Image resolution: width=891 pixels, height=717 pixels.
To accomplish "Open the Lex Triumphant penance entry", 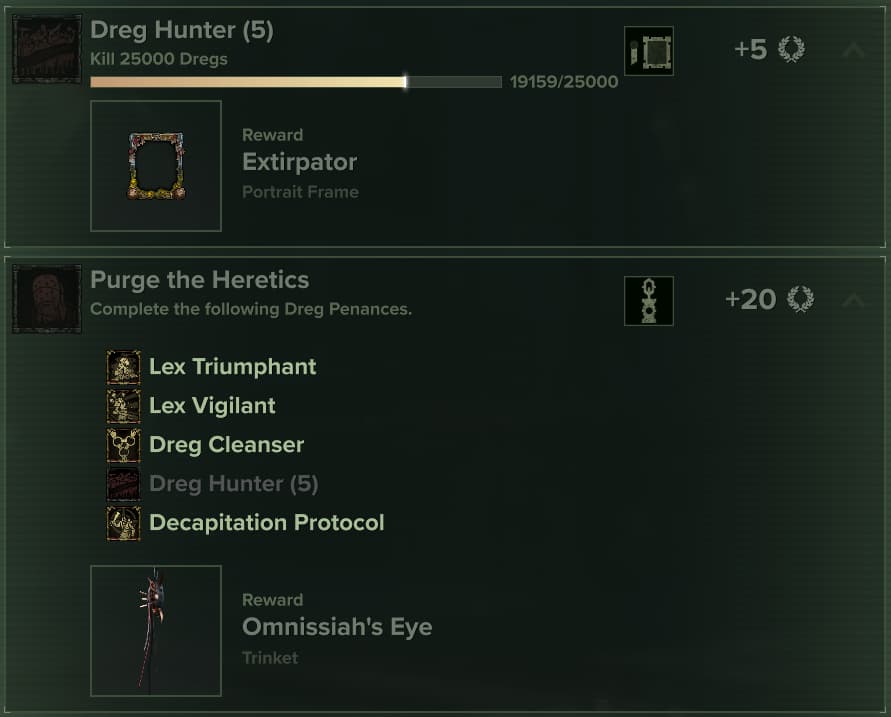I will 232,367.
